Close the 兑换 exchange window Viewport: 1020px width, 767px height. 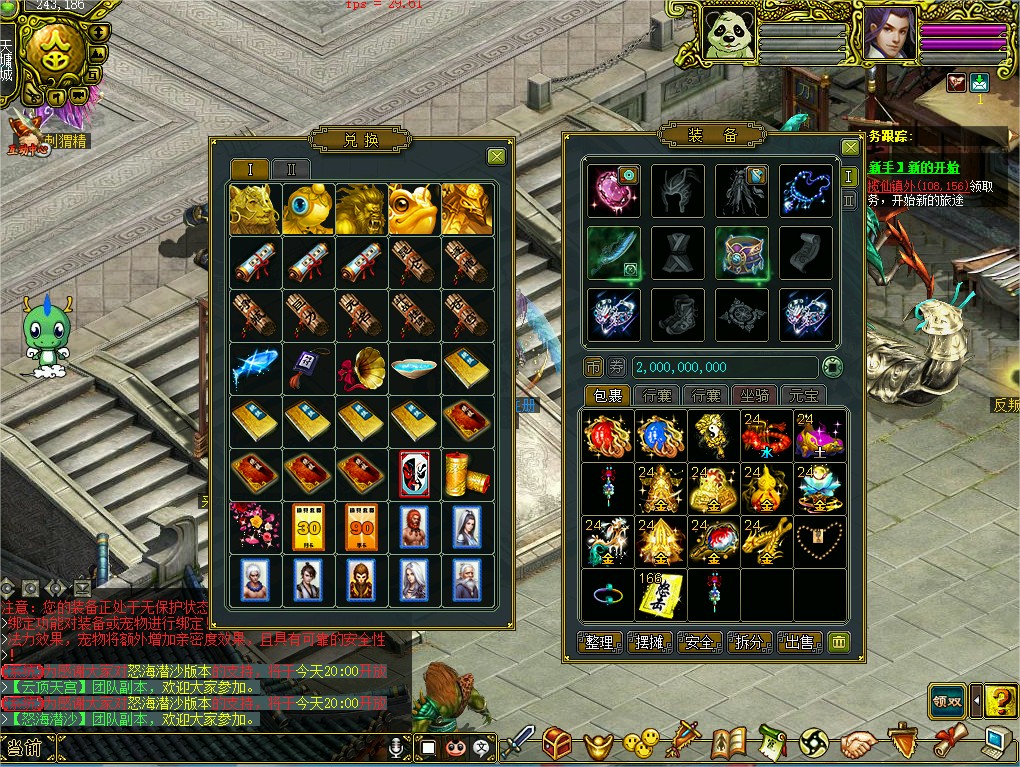point(496,156)
